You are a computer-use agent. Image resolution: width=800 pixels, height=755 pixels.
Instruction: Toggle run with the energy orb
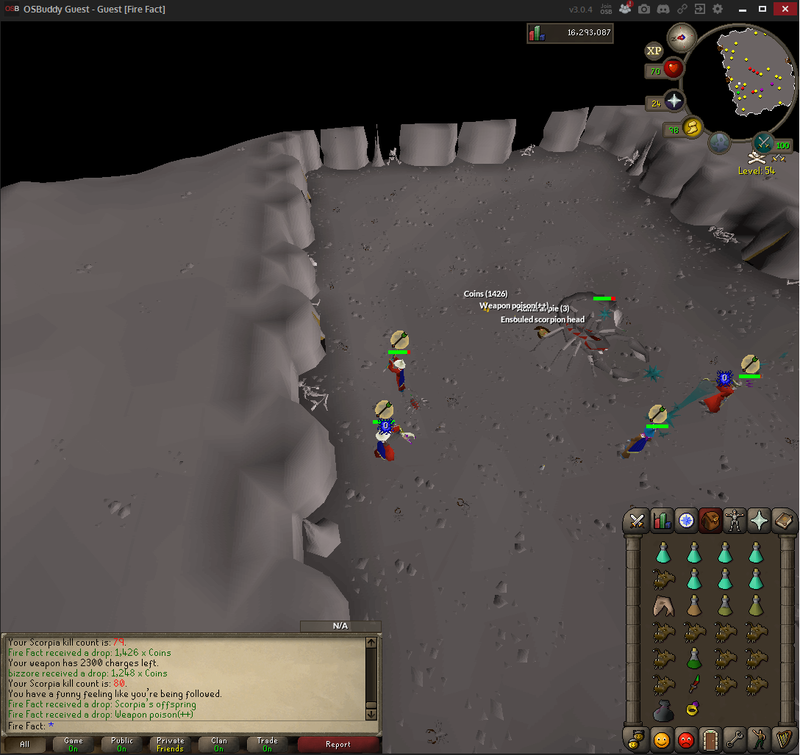(690, 127)
